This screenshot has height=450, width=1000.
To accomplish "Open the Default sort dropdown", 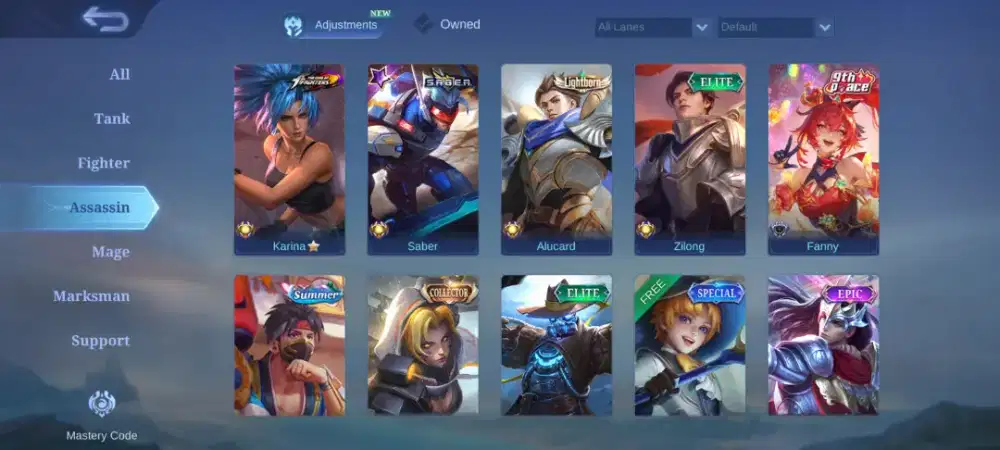I will click(x=775, y=27).
